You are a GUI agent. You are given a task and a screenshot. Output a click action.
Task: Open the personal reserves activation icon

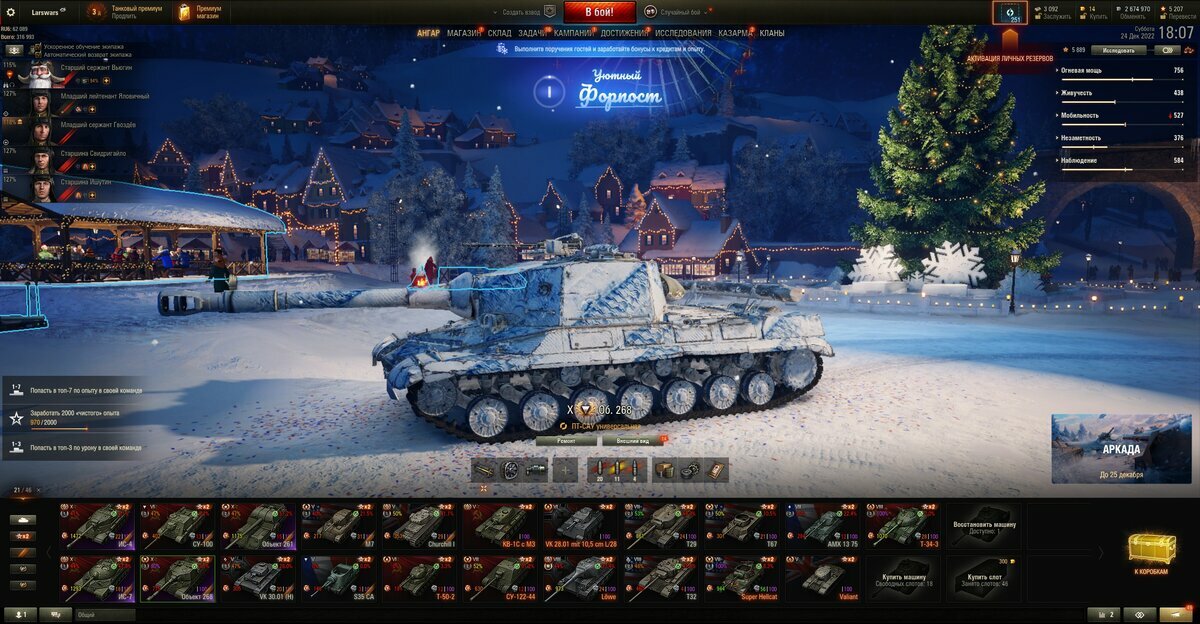click(x=1009, y=13)
